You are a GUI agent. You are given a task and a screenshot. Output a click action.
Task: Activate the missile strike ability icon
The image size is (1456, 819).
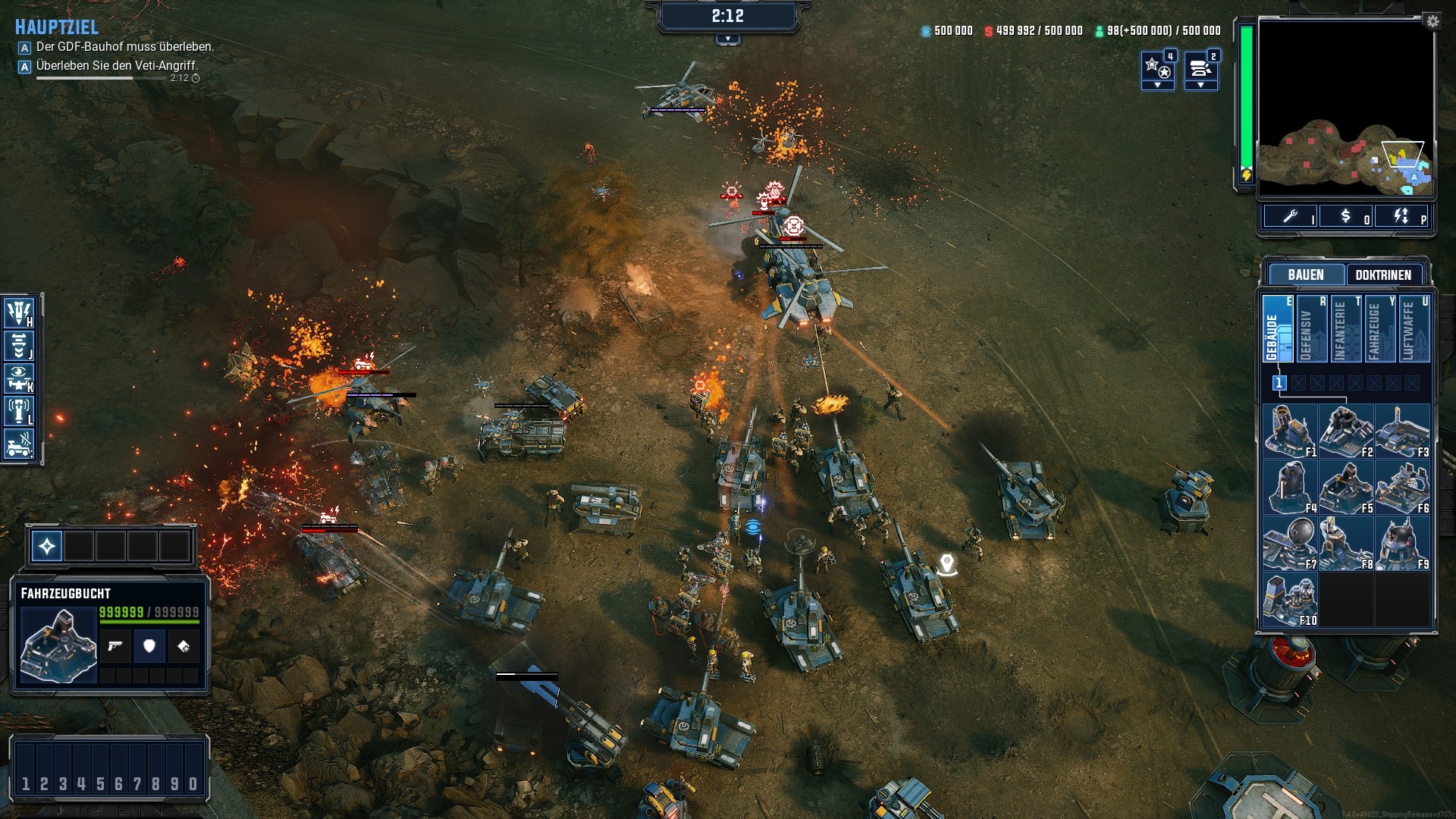(19, 312)
